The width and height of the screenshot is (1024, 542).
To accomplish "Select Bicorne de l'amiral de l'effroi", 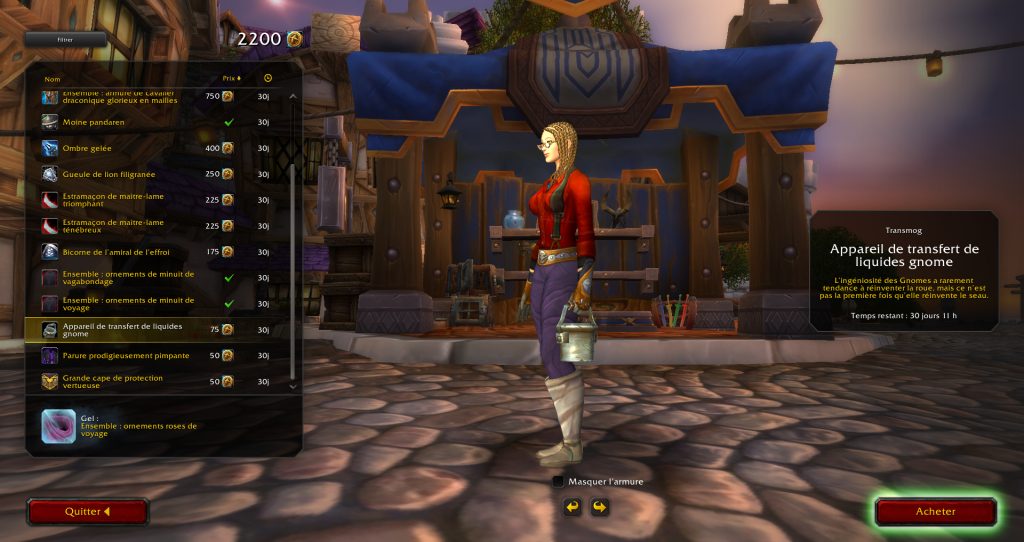I will click(150, 252).
